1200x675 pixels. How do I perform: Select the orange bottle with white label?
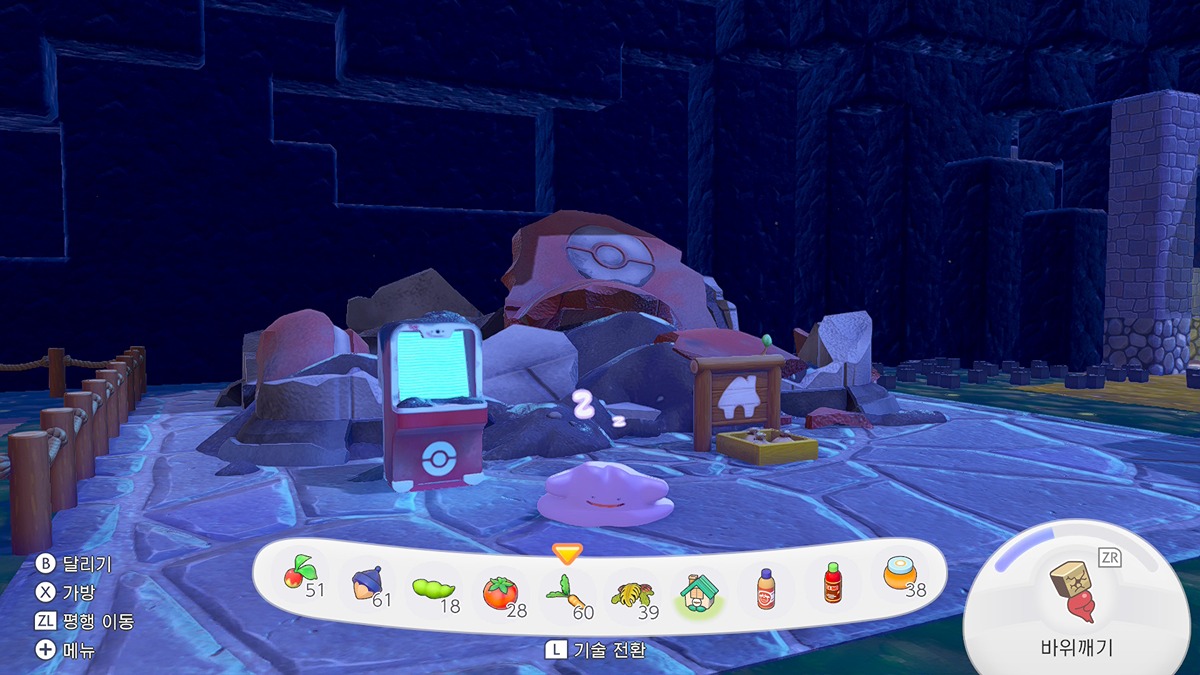tap(765, 588)
